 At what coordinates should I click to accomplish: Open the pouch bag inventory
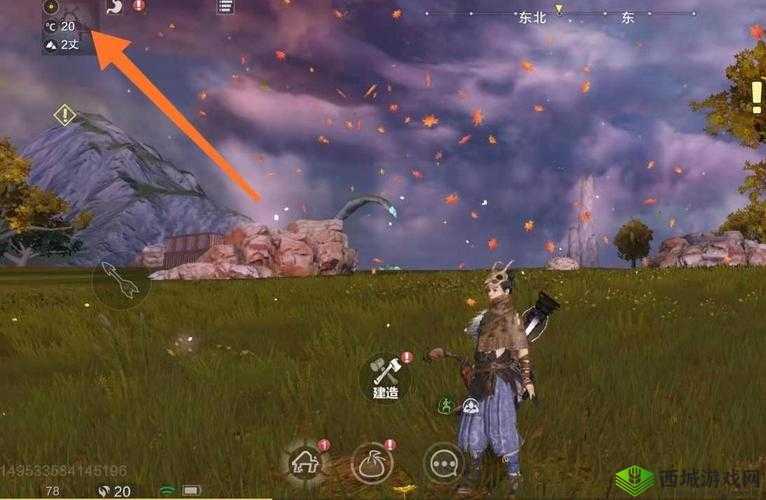(x=371, y=463)
